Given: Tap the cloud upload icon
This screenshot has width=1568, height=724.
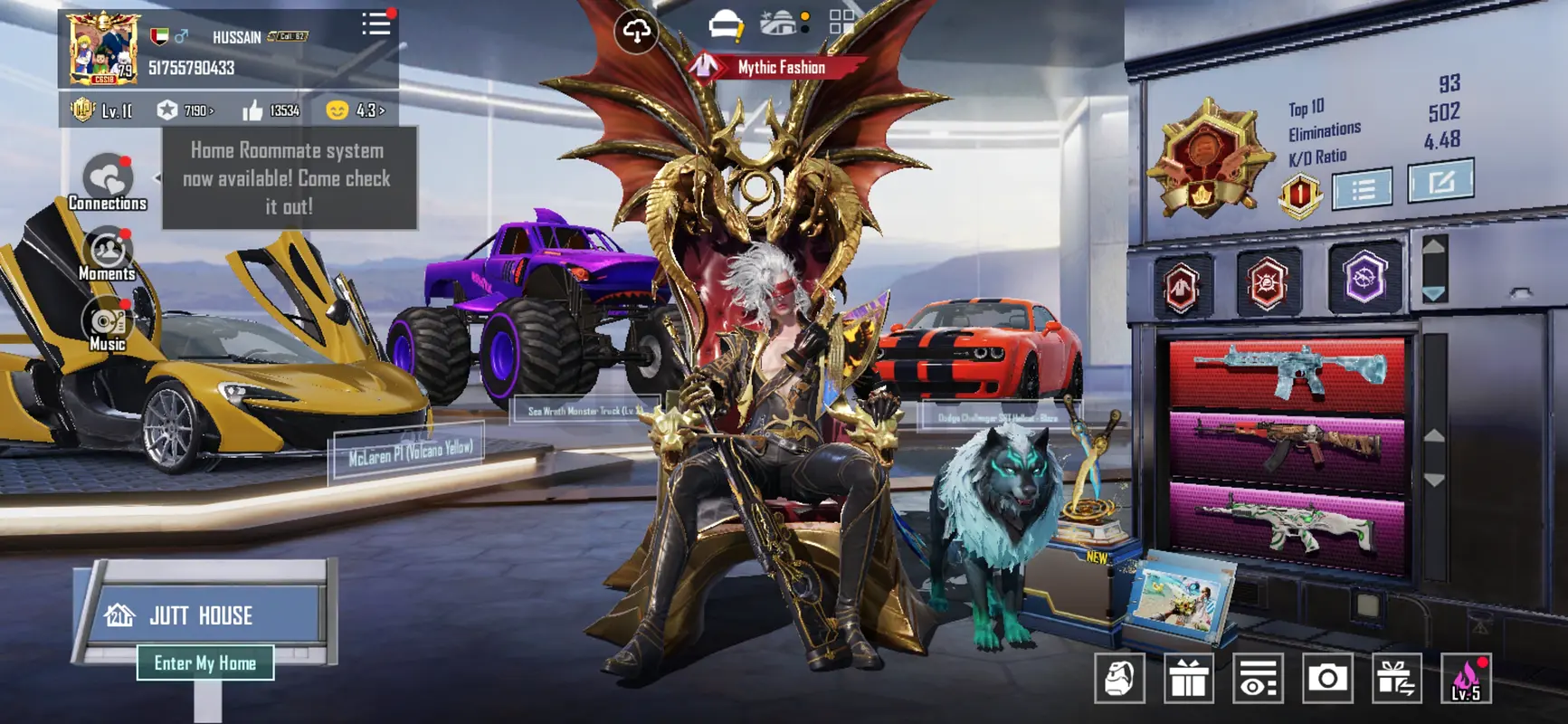Looking at the screenshot, I should [x=636, y=32].
